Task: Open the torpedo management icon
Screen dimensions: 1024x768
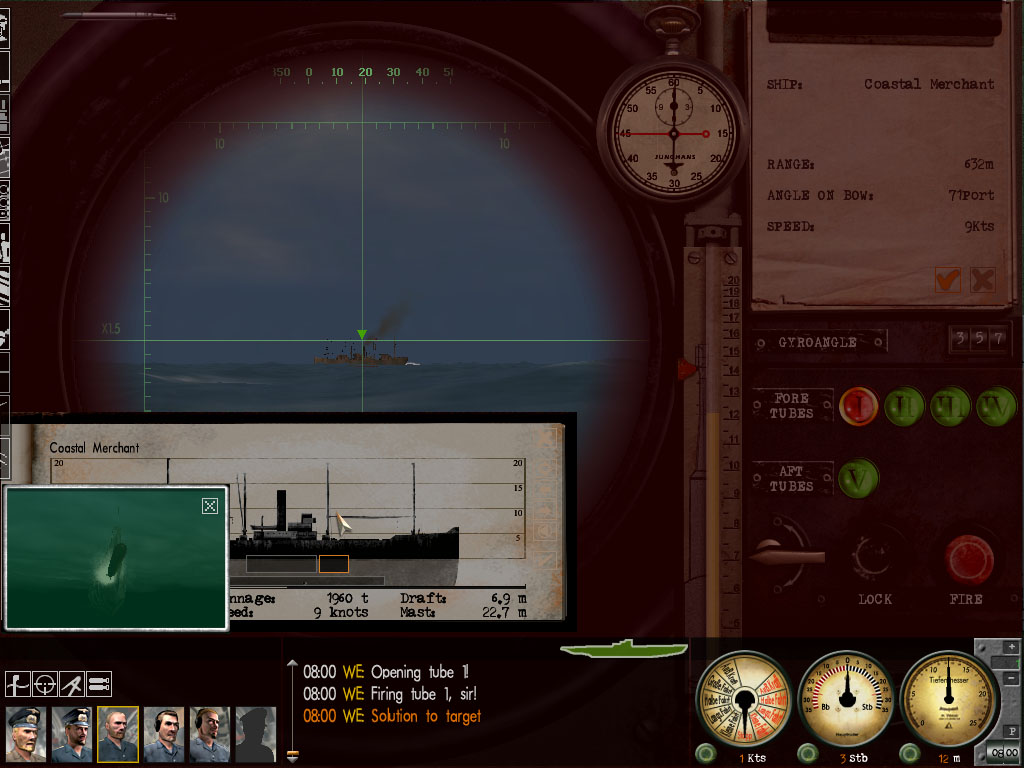Action: pyautogui.click(x=98, y=684)
